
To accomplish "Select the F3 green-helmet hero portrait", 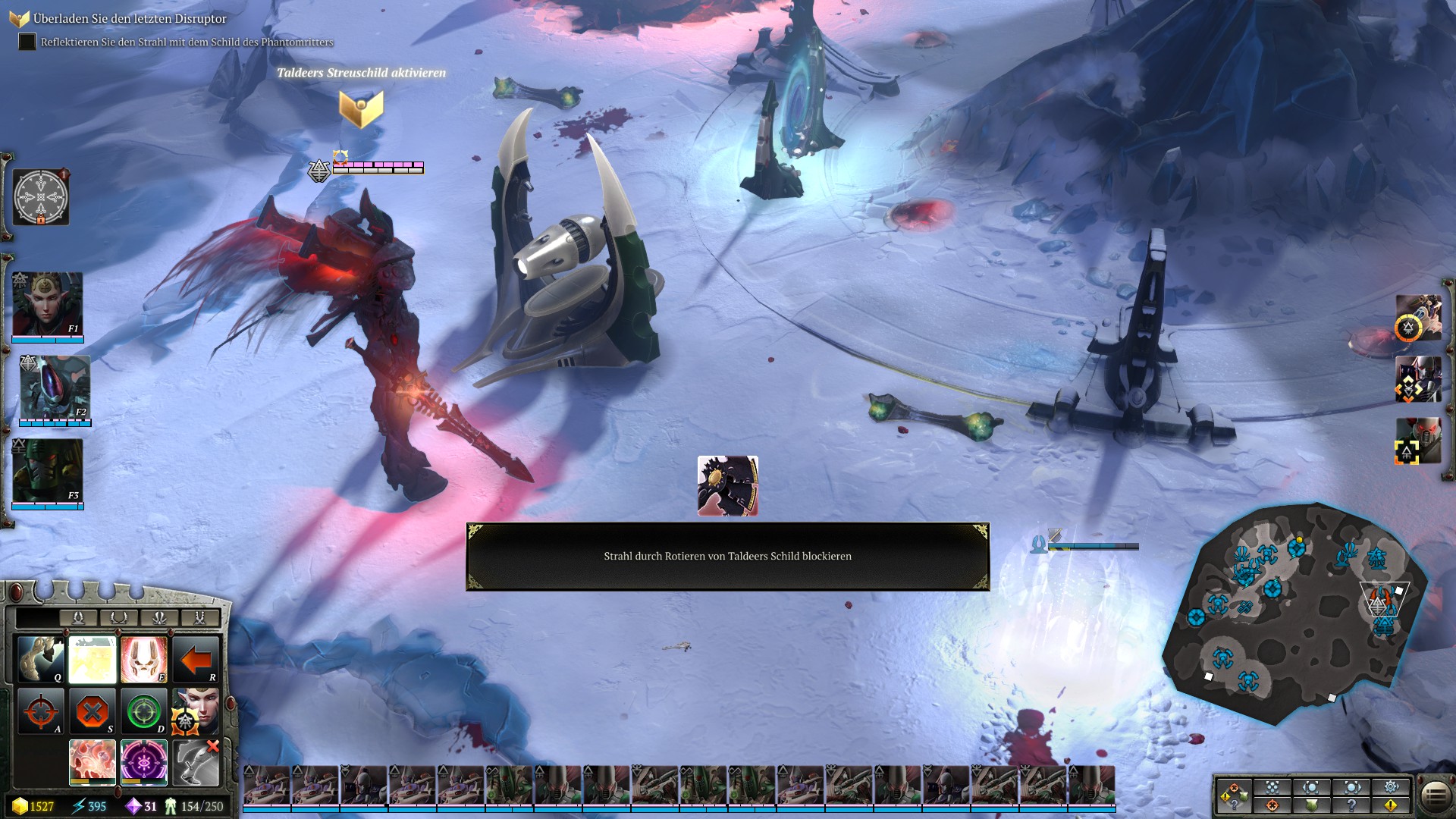I will [47, 472].
